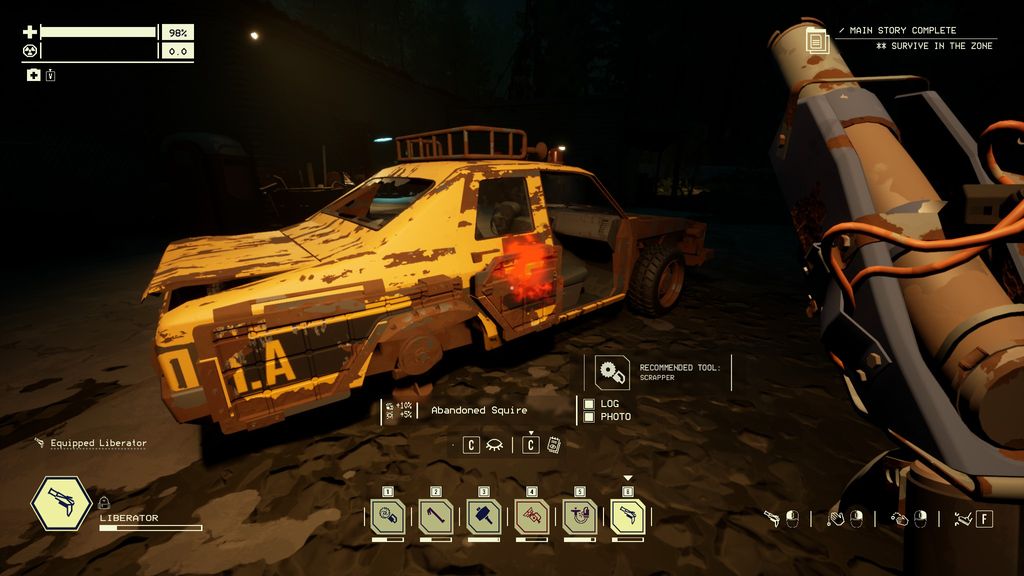Equip the hammer from the hotbar

pos(484,516)
